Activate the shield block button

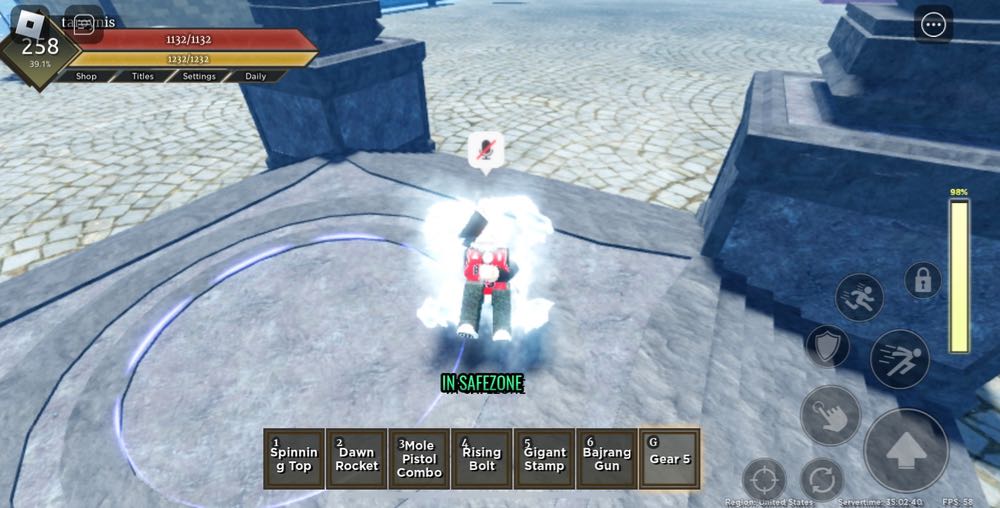pos(827,346)
